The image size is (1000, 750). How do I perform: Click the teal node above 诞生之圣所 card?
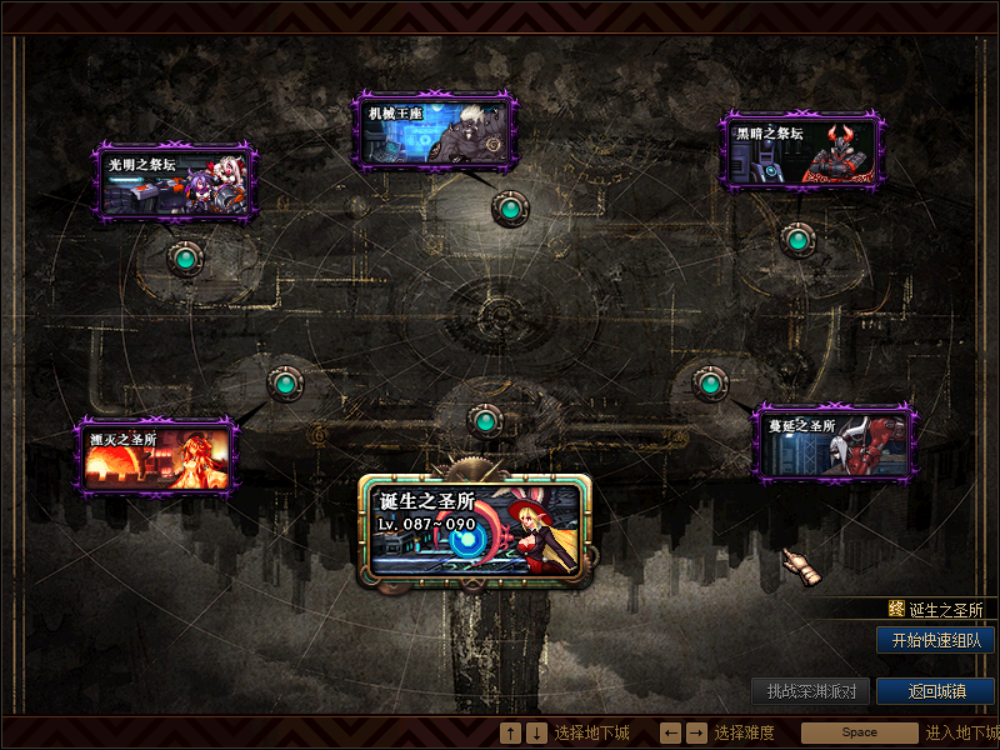click(x=485, y=420)
